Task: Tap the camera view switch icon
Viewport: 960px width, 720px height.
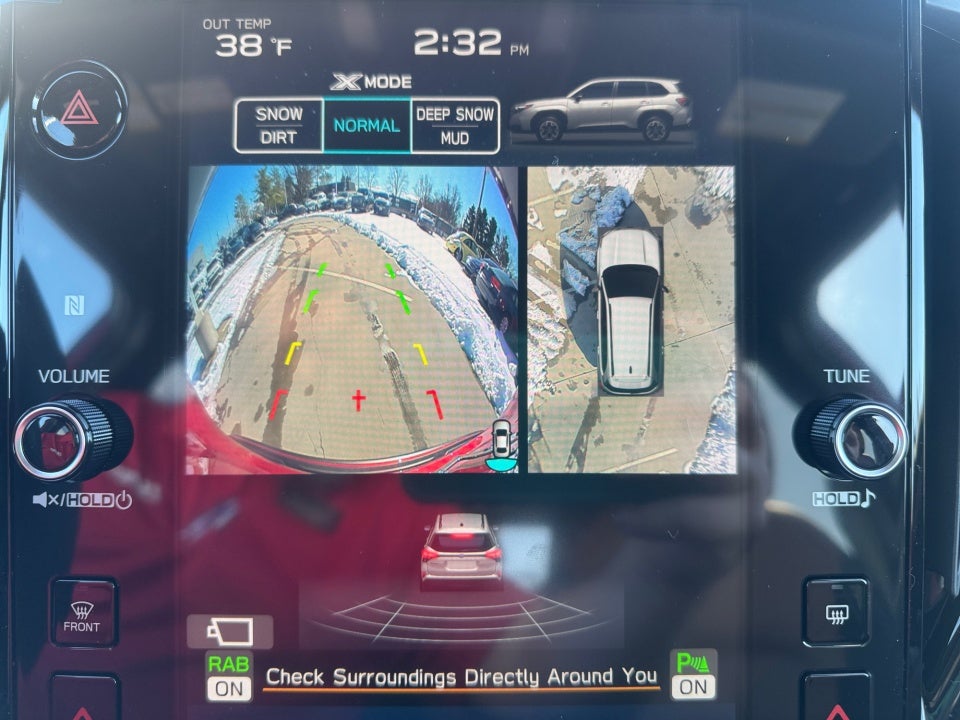Action: click(x=229, y=632)
